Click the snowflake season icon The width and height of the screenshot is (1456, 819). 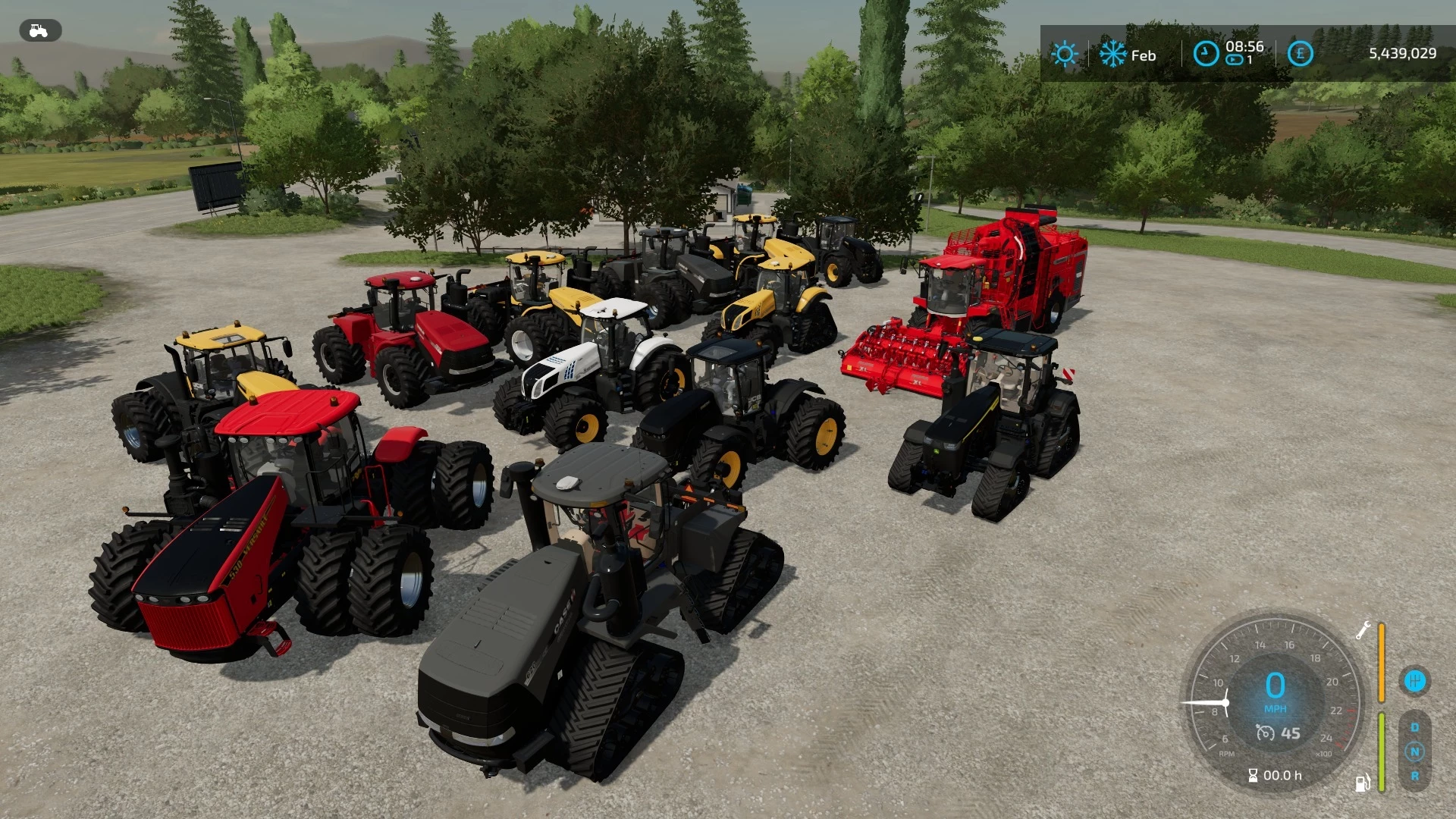pos(1112,54)
